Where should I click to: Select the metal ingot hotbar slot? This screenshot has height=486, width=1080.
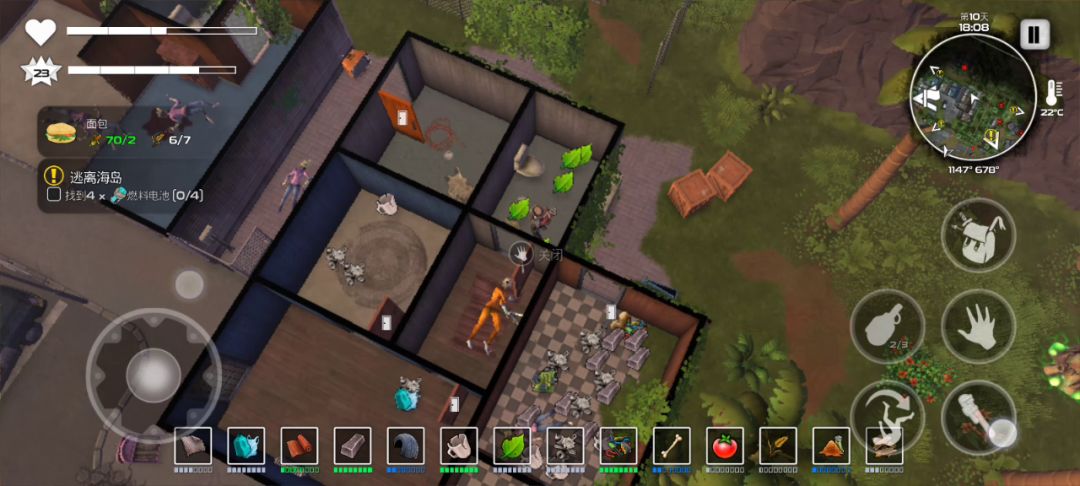click(x=352, y=446)
